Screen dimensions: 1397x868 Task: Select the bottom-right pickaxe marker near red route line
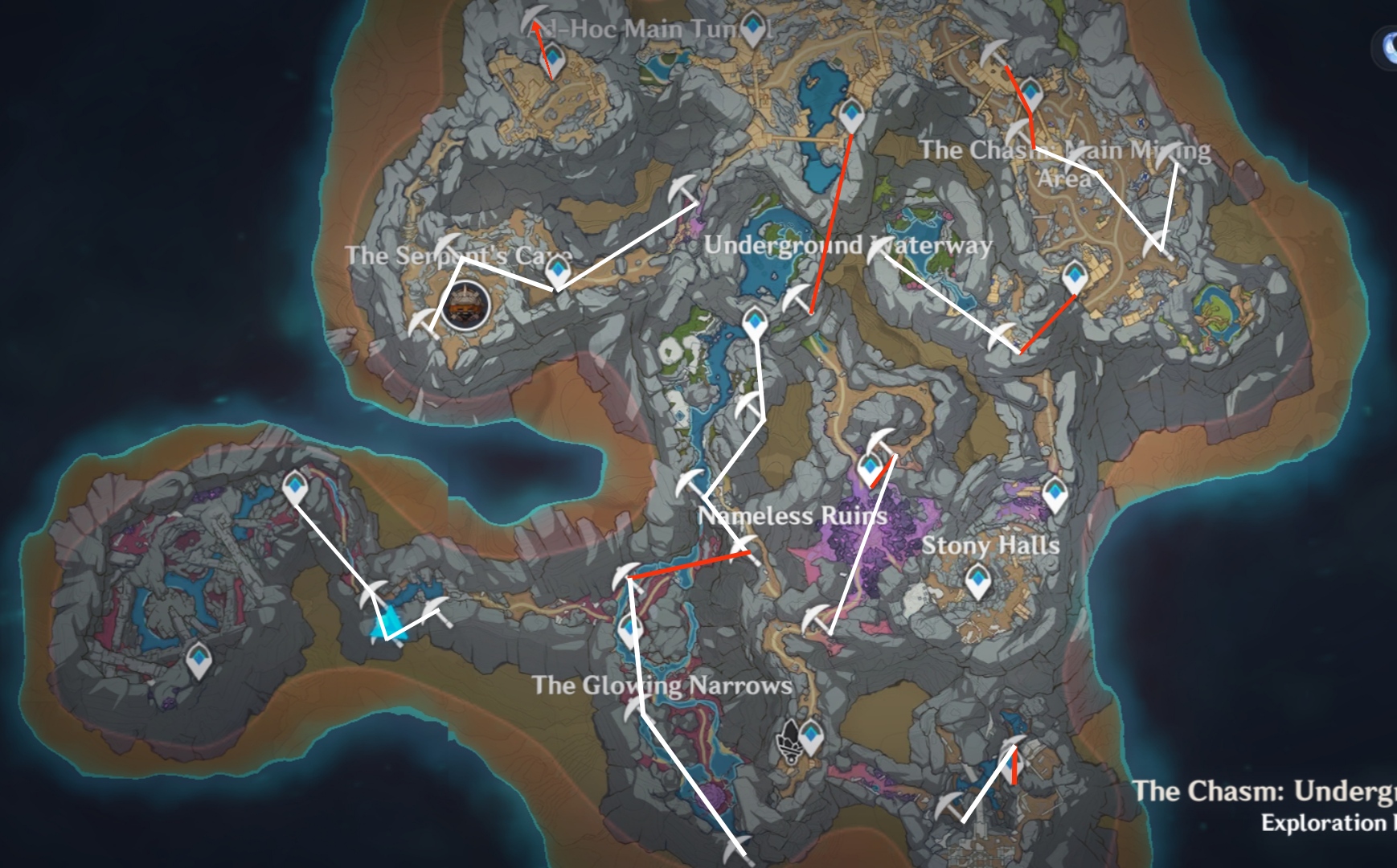pyautogui.click(x=1013, y=743)
